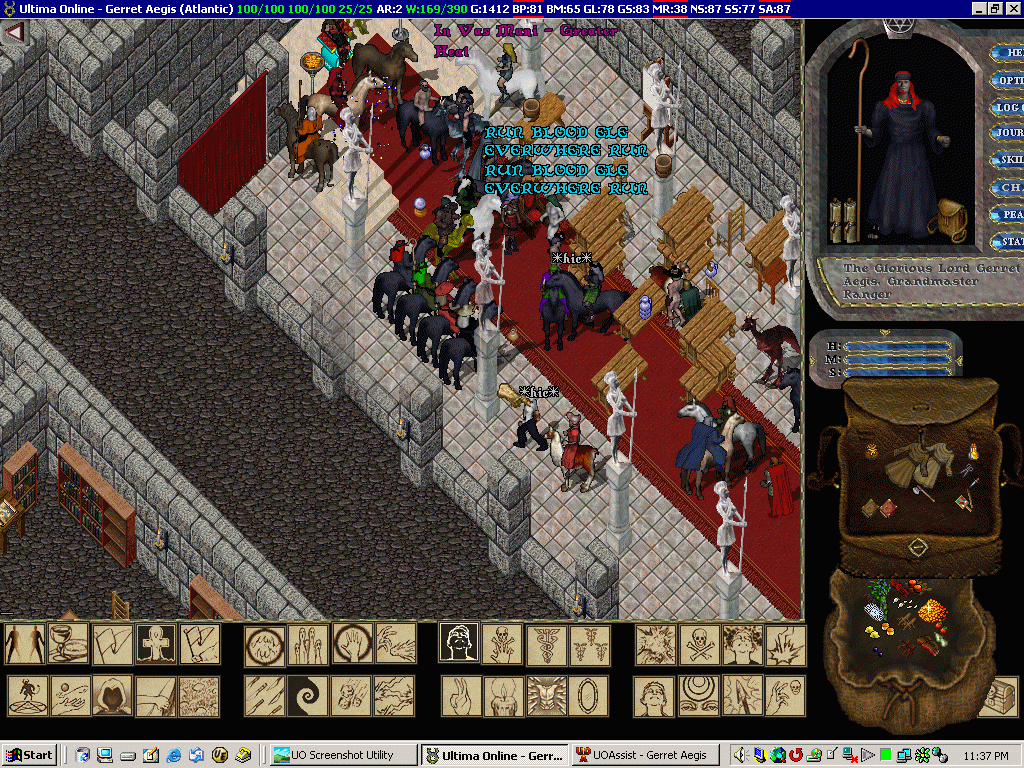Open the treasure chest icon

[997, 696]
